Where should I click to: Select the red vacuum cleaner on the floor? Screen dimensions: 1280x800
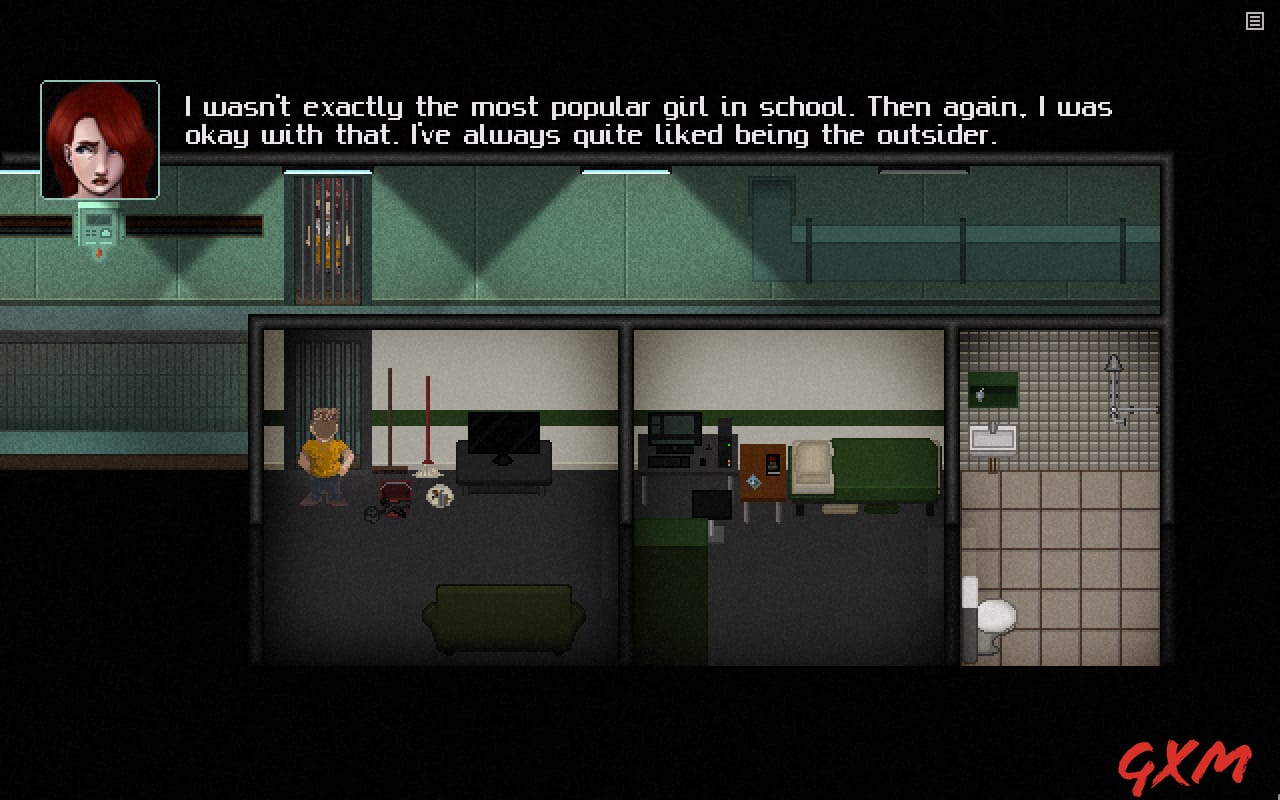pos(393,495)
